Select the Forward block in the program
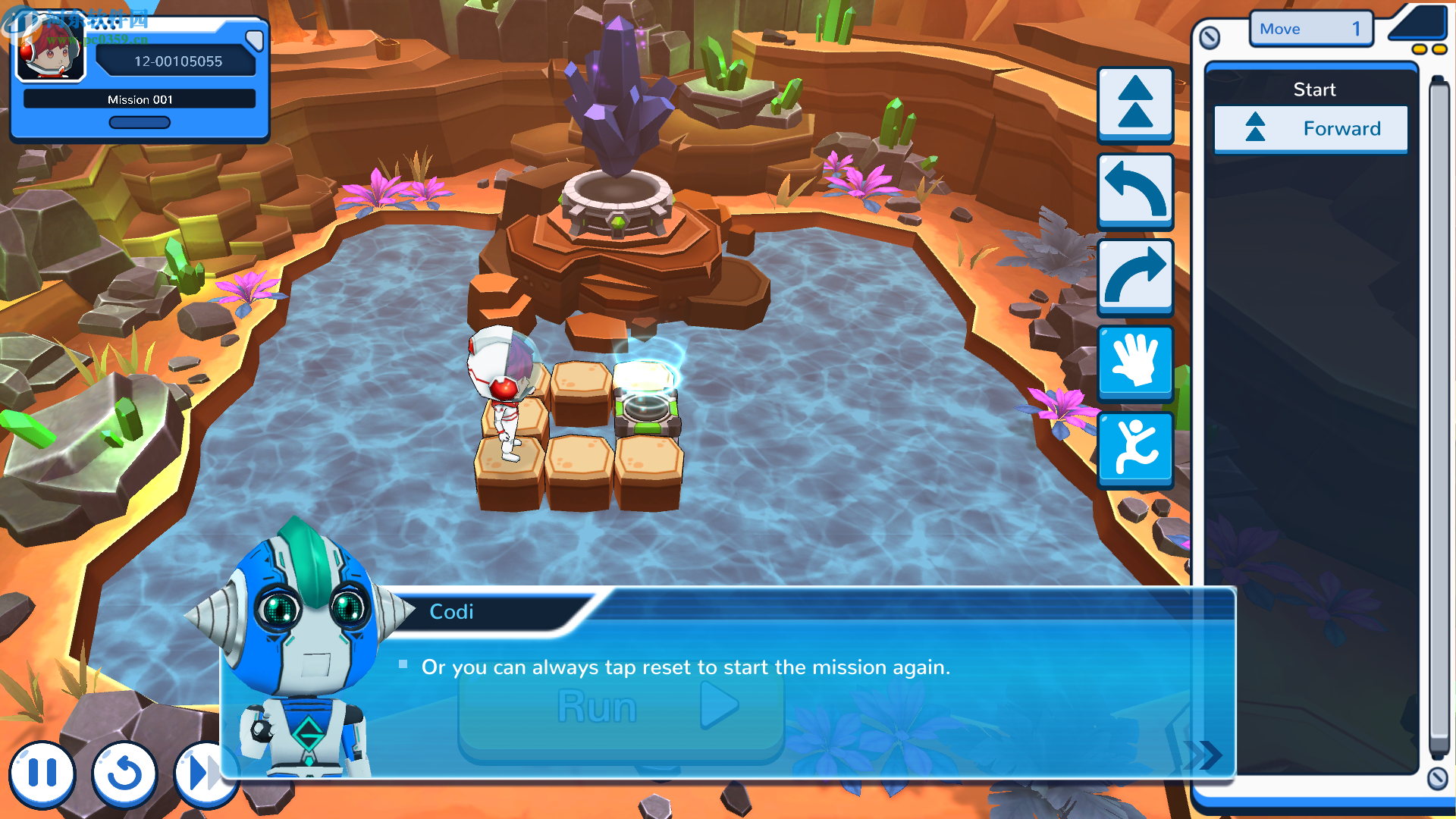 point(1310,129)
